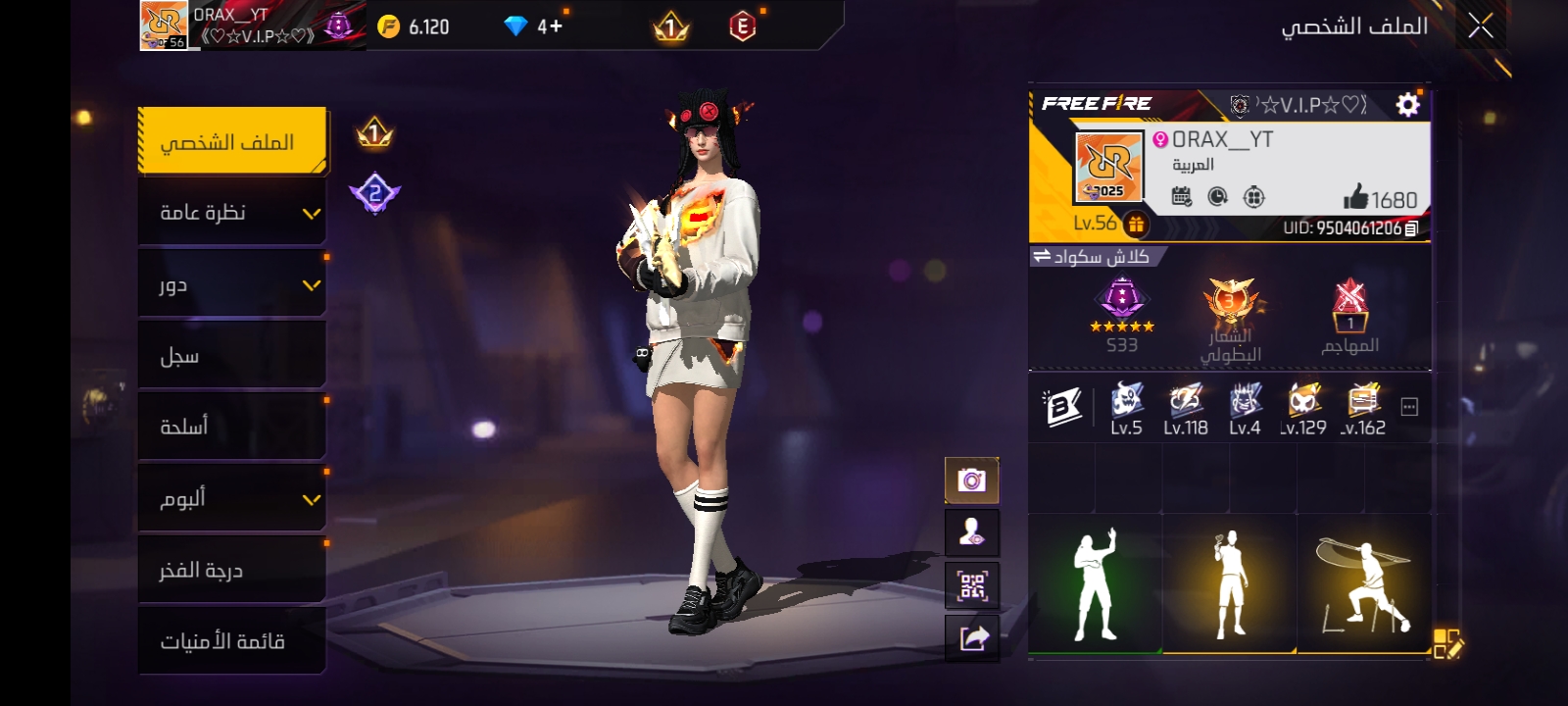Open the أسلحة weapons section

(x=231, y=427)
